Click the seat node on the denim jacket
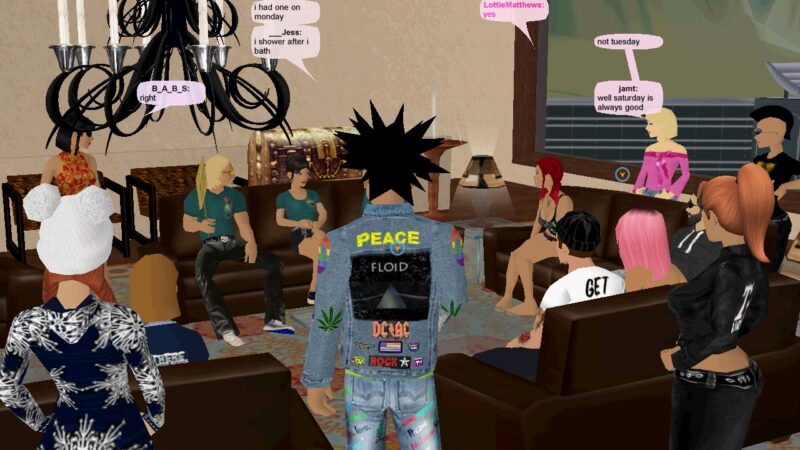Image resolution: width=800 pixels, height=450 pixels. tap(398, 249)
